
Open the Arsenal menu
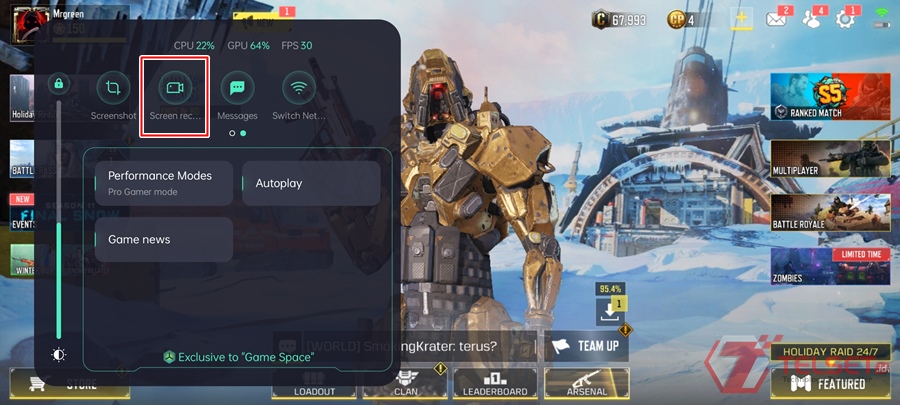tap(586, 383)
